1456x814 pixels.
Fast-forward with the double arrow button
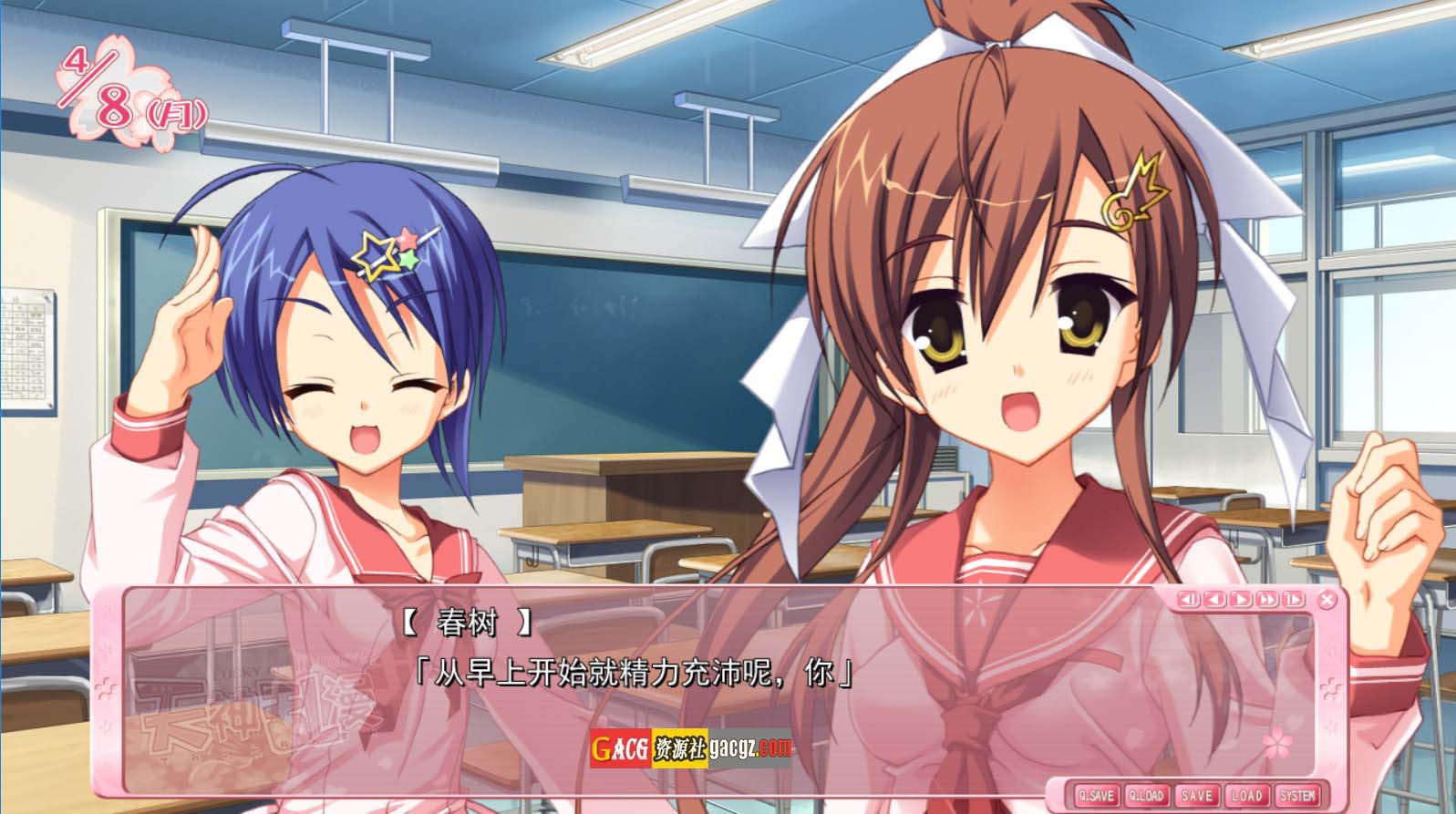click(1266, 599)
